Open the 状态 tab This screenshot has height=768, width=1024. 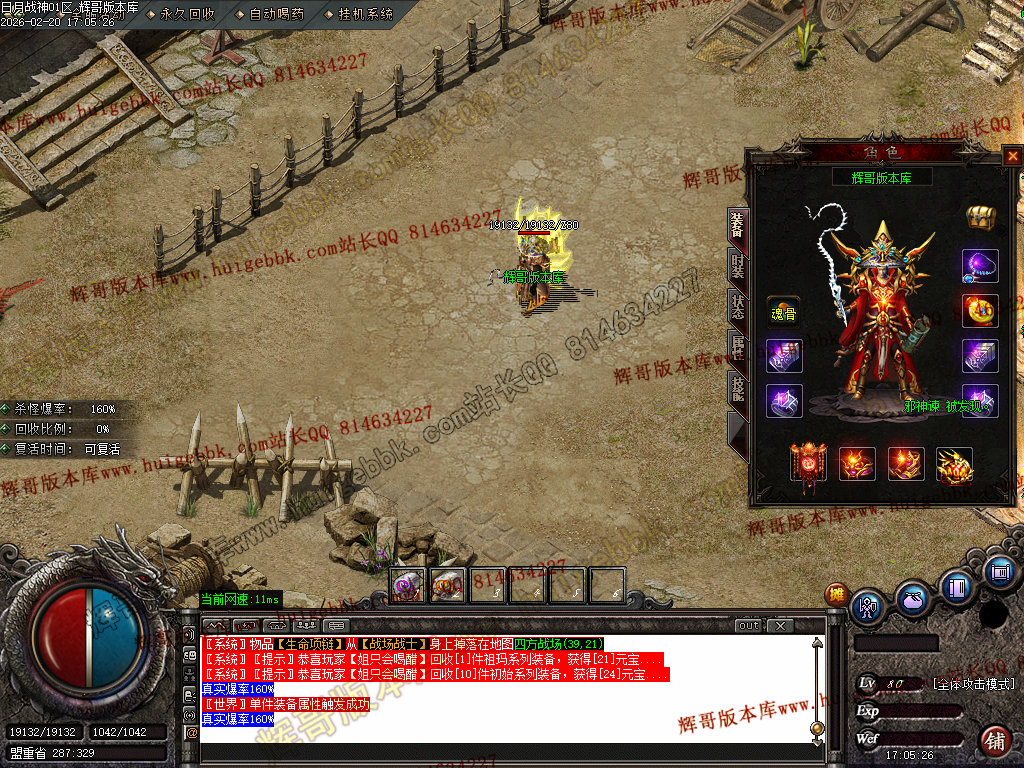738,307
